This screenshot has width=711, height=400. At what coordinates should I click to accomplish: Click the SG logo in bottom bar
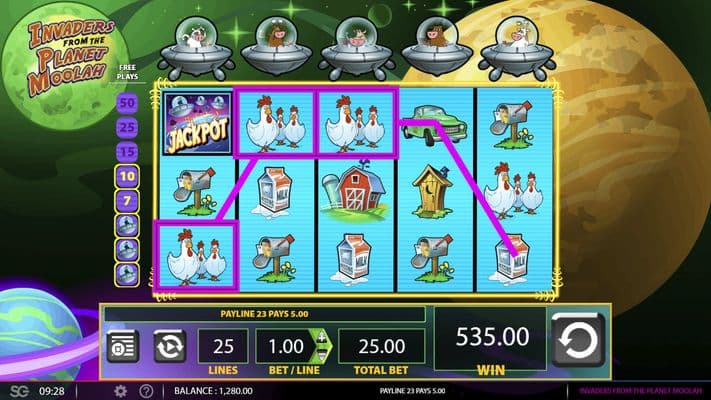pos(20,391)
